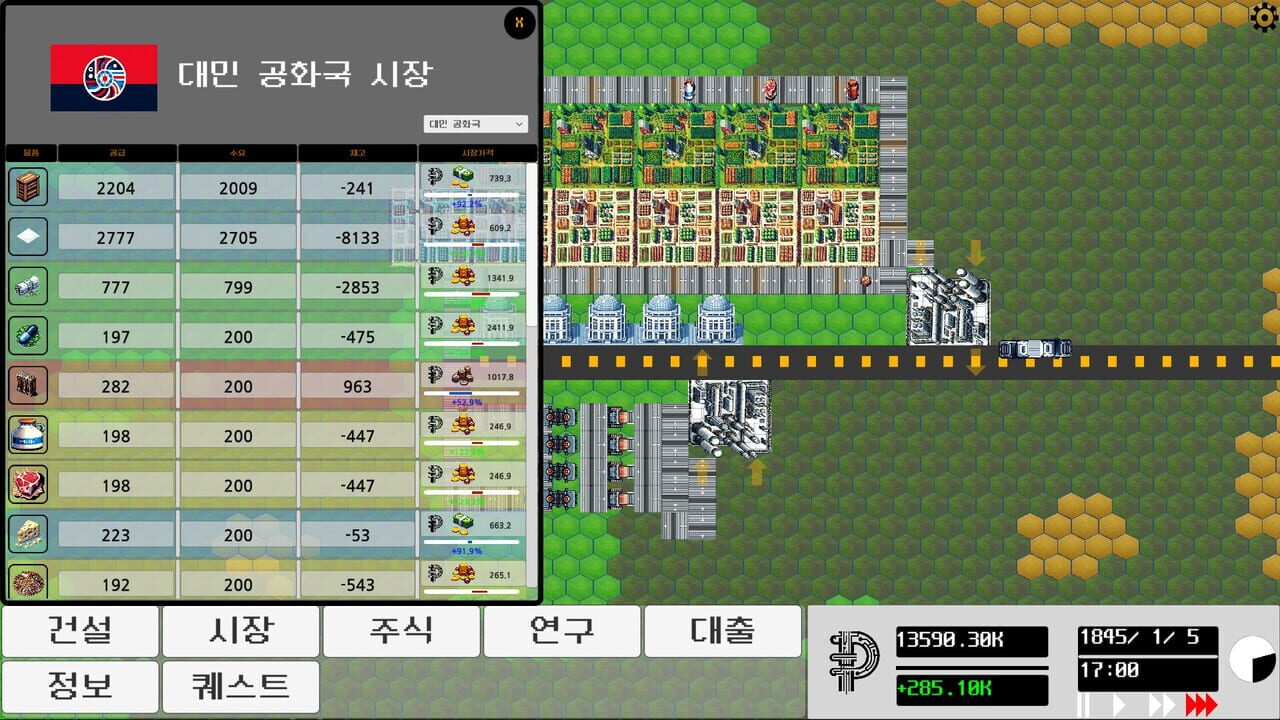
Task: Click the meat commodity icon
Action: pos(28,485)
